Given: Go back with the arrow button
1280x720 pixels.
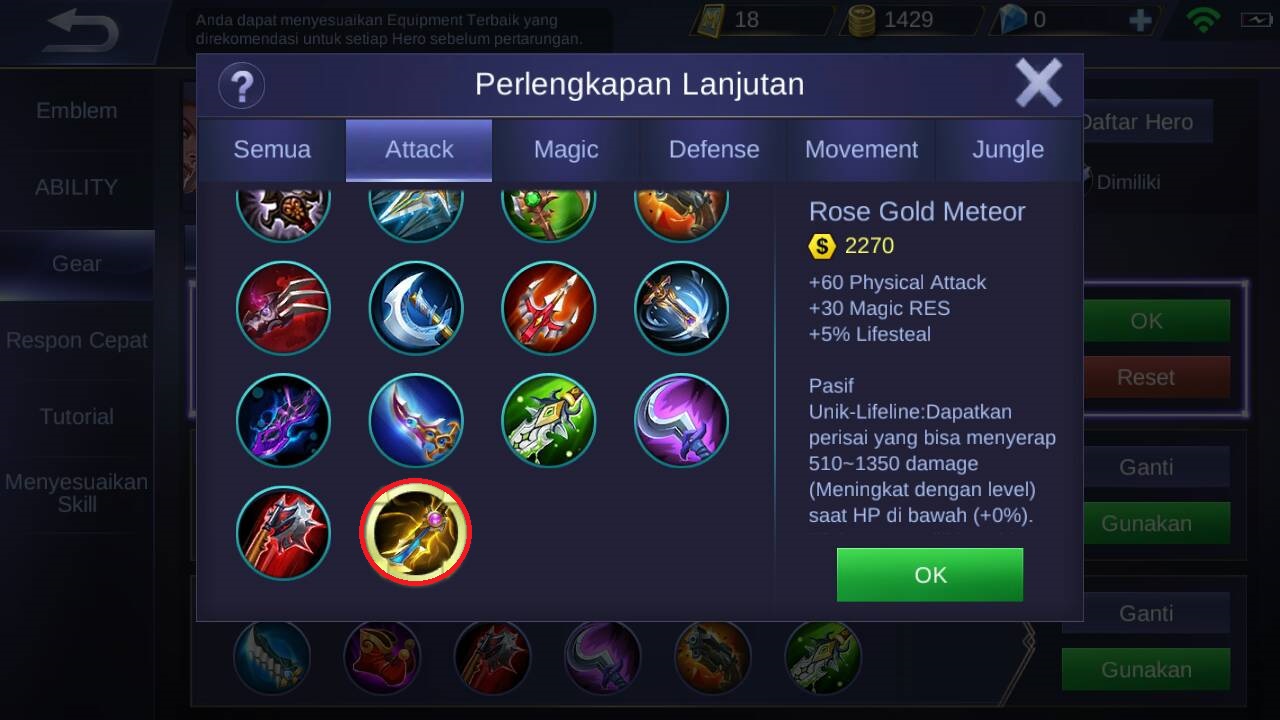Looking at the screenshot, I should [x=82, y=31].
